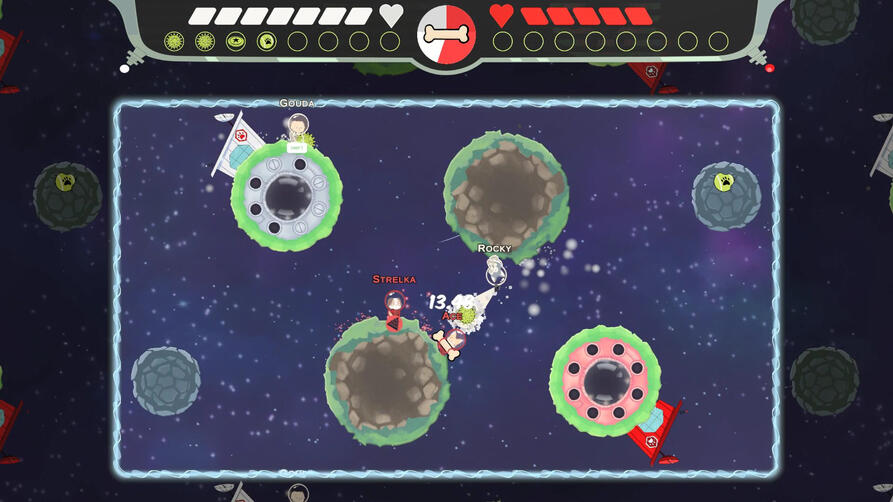
Task: Click the bone emblem in the top HUD
Action: click(x=446, y=34)
